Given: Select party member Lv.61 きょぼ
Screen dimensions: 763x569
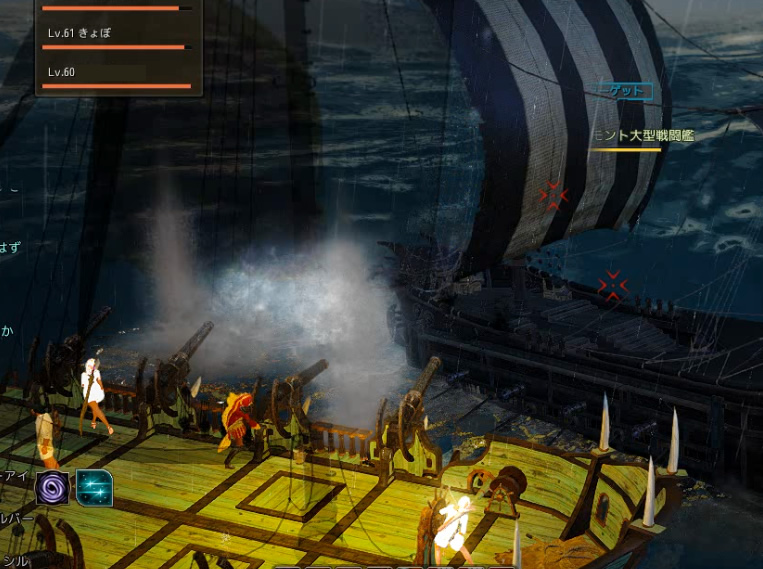Looking at the screenshot, I should click(116, 37).
